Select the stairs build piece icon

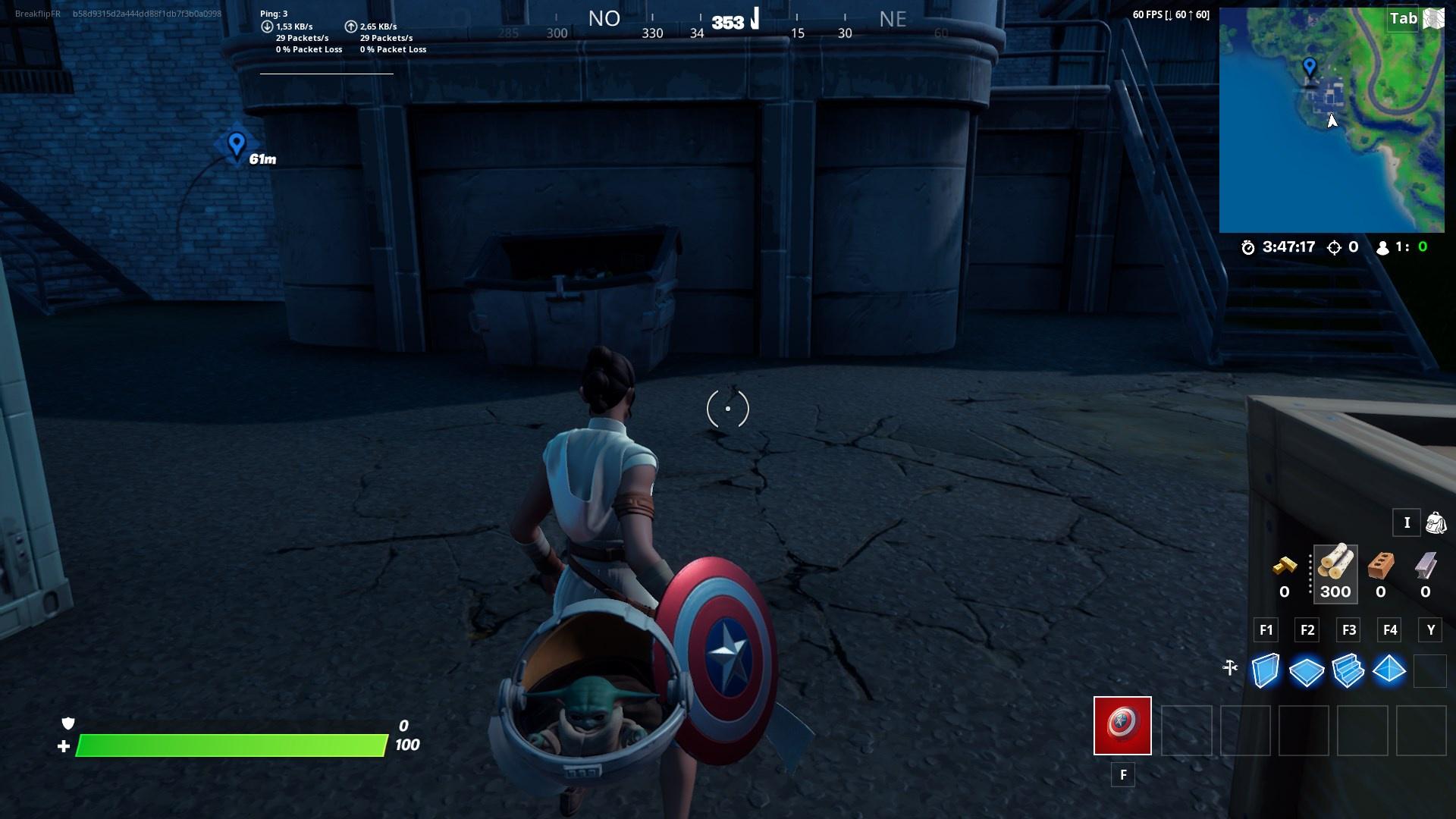(x=1349, y=670)
